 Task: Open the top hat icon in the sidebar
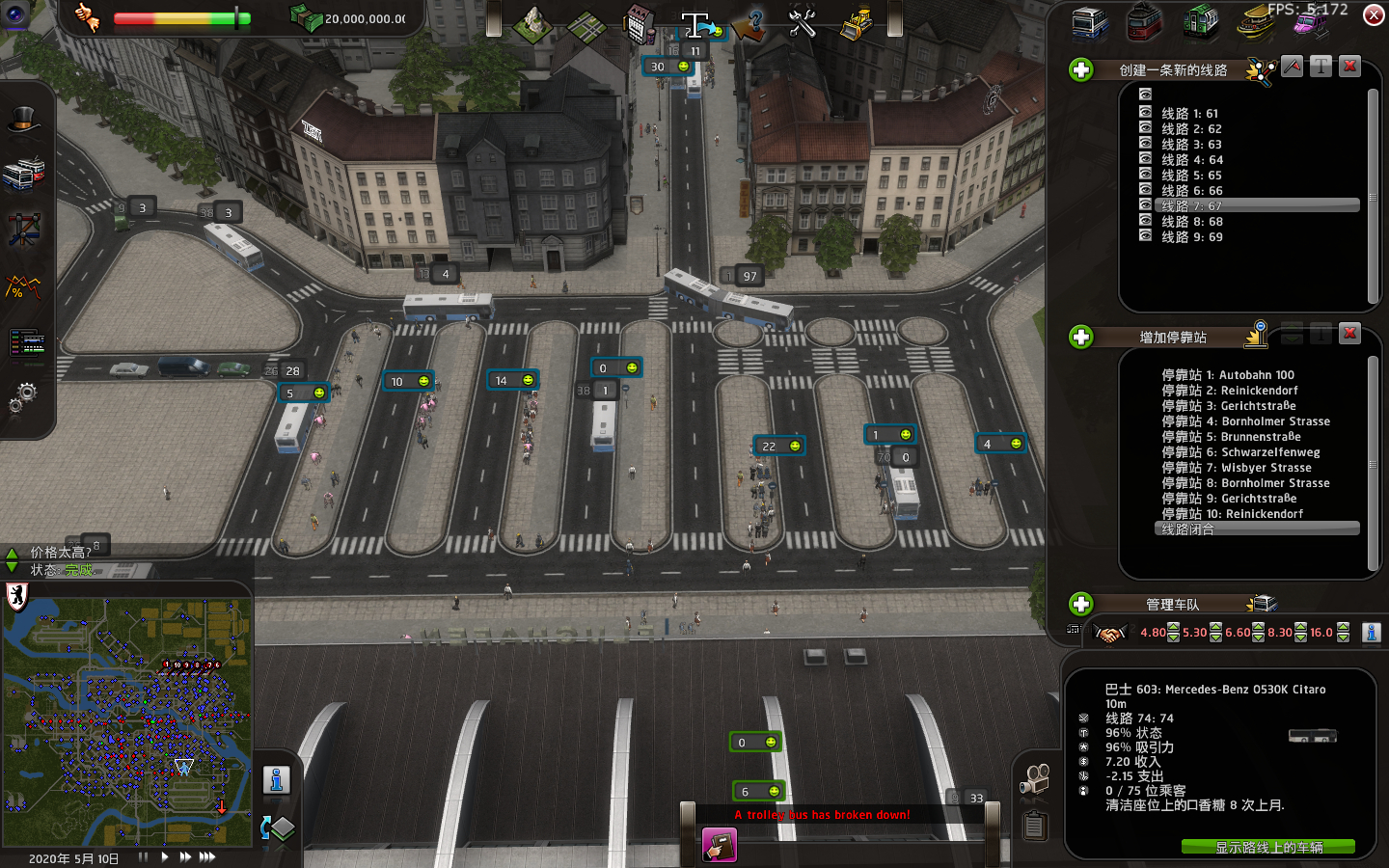[24, 121]
